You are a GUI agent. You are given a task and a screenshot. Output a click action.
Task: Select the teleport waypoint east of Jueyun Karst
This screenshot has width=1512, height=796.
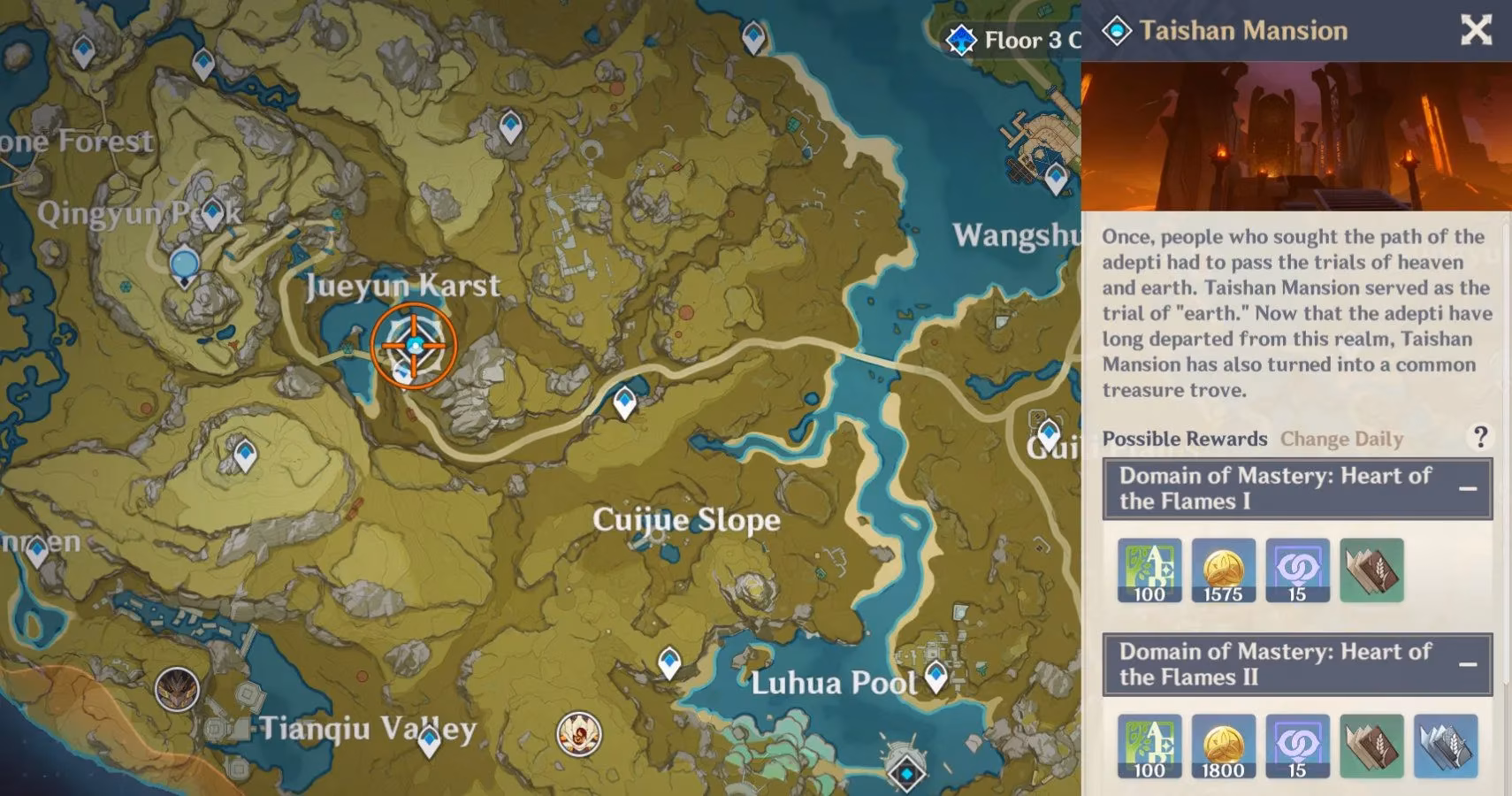tap(626, 402)
